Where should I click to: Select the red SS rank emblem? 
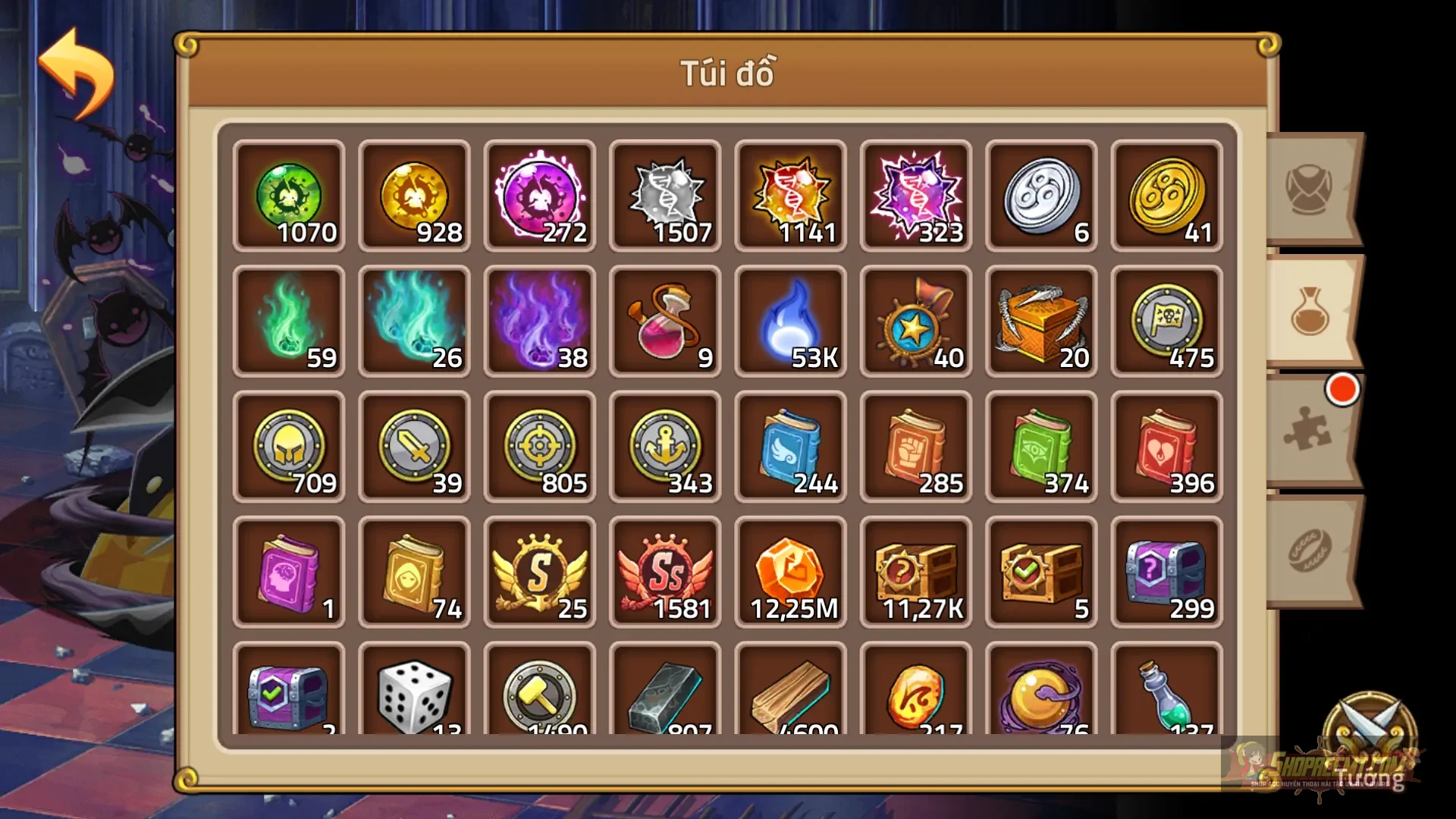pyautogui.click(x=665, y=571)
